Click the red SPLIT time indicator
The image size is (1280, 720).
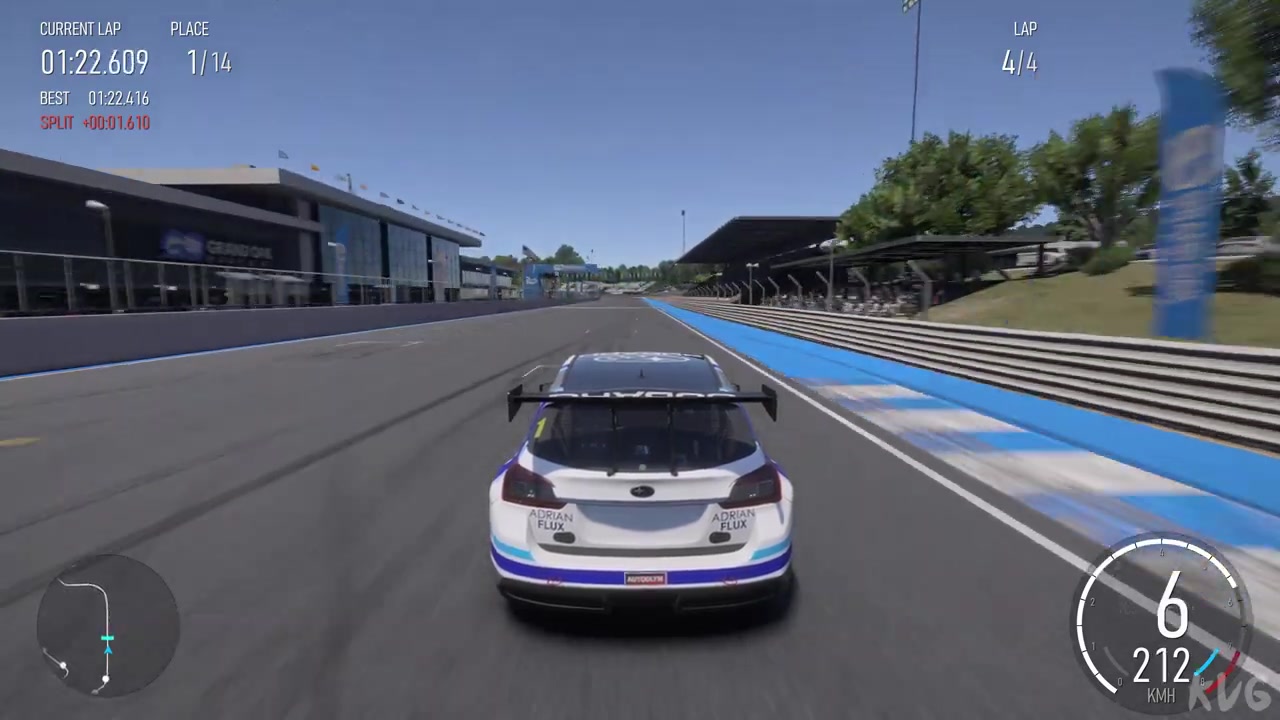point(95,122)
